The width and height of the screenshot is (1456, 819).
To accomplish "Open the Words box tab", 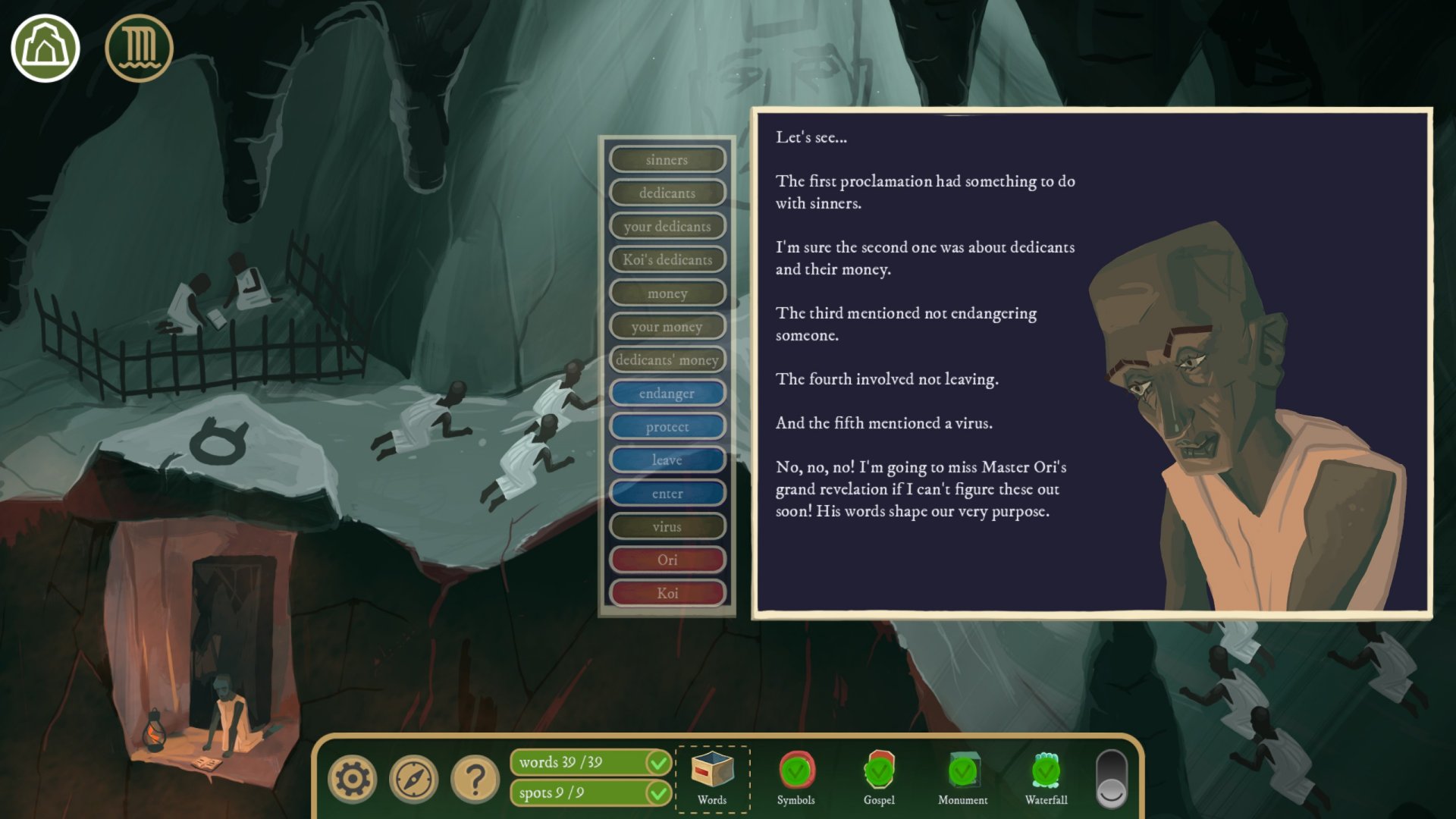I will click(712, 779).
